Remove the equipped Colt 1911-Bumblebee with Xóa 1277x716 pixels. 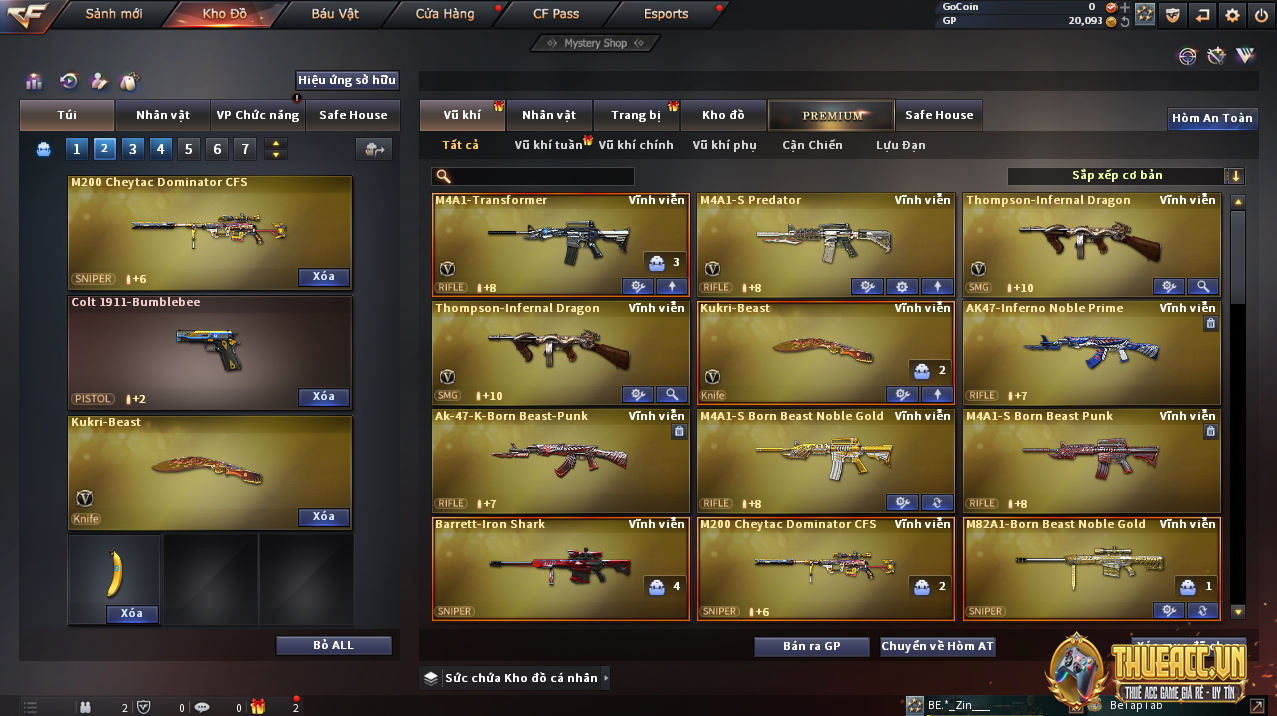pos(323,397)
